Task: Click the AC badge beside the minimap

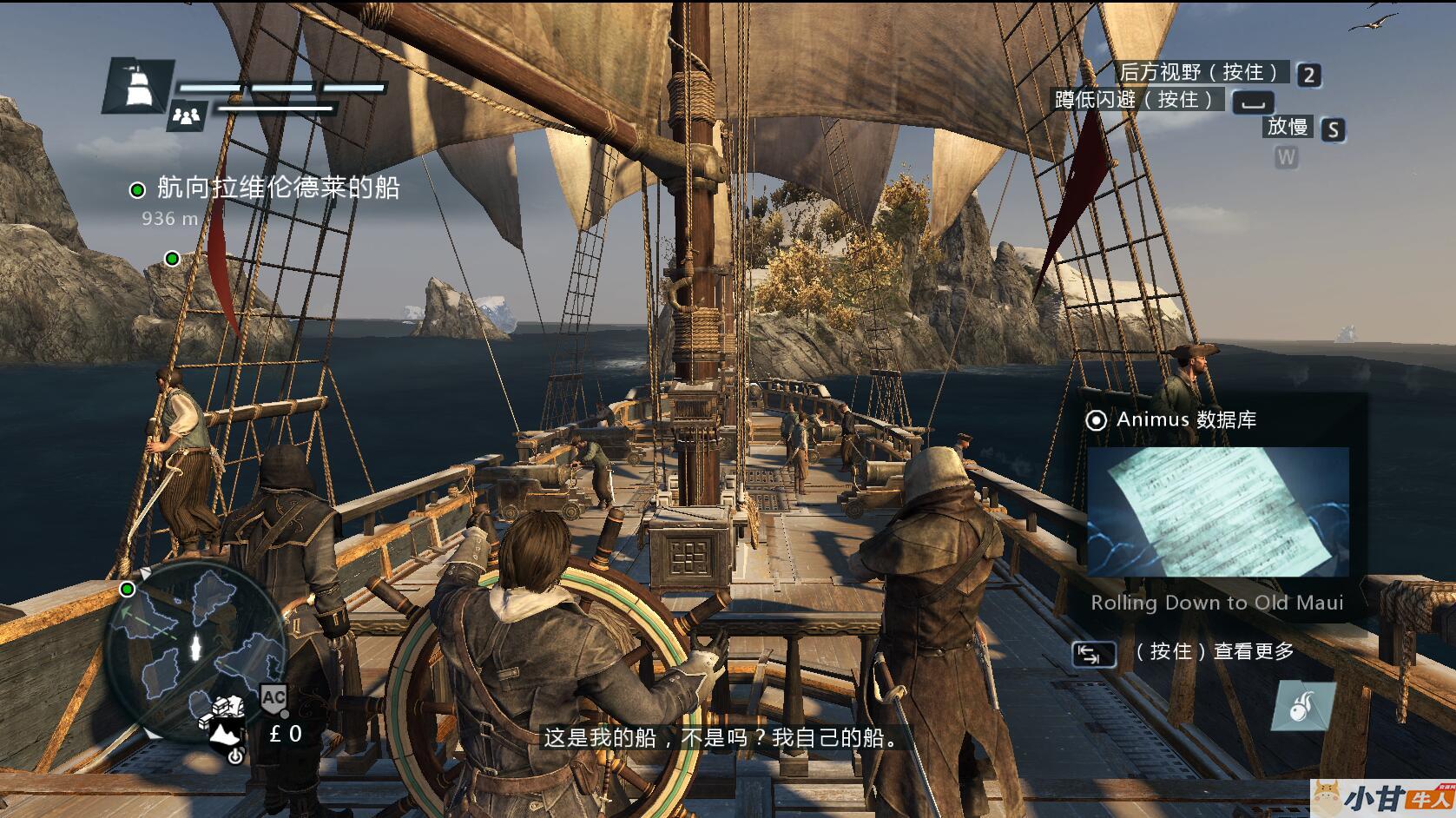Action: [273, 697]
